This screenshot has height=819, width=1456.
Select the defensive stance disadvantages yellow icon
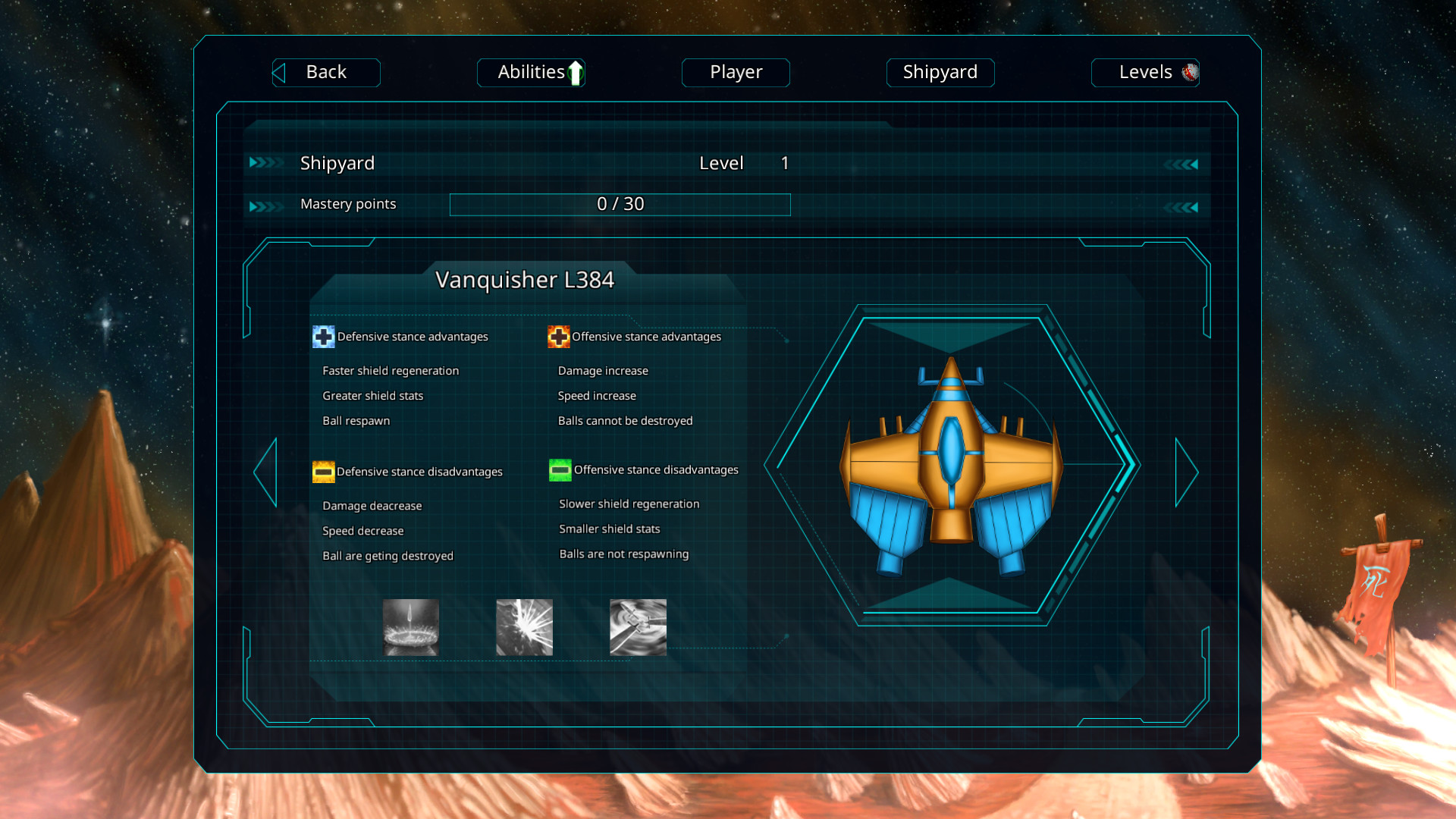[x=324, y=472]
